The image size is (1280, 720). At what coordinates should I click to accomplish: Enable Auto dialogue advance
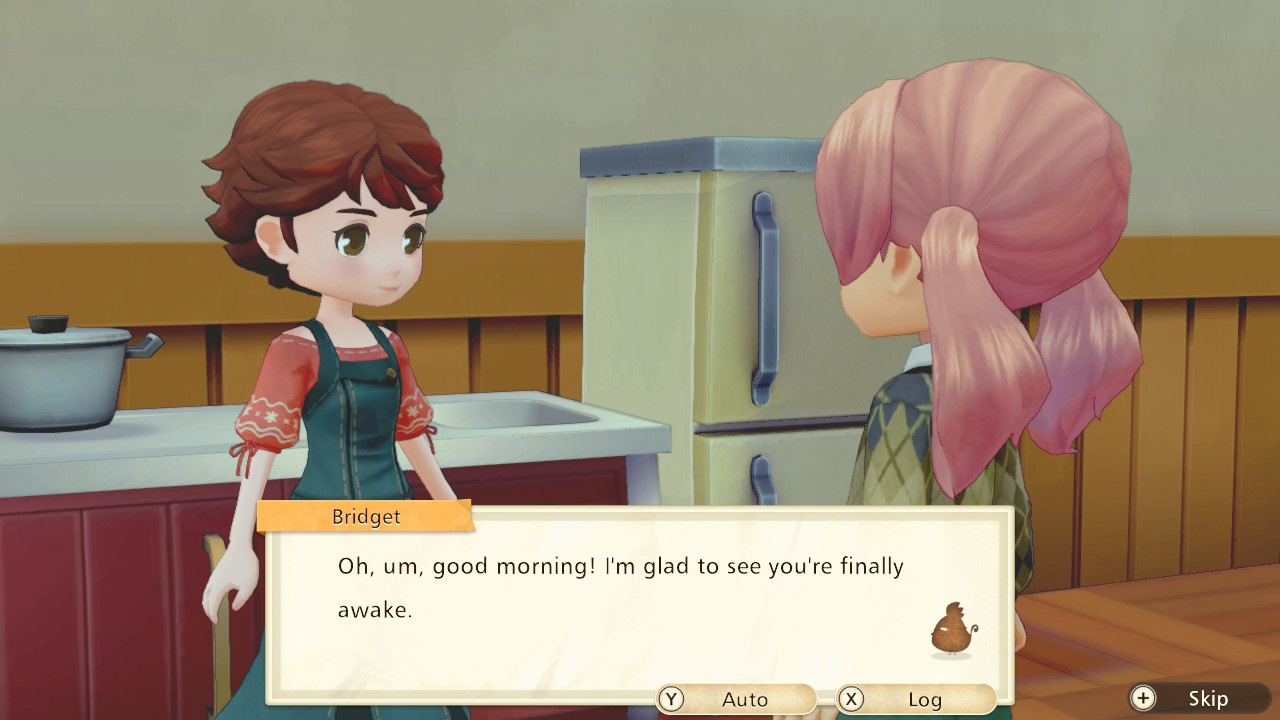click(x=736, y=699)
